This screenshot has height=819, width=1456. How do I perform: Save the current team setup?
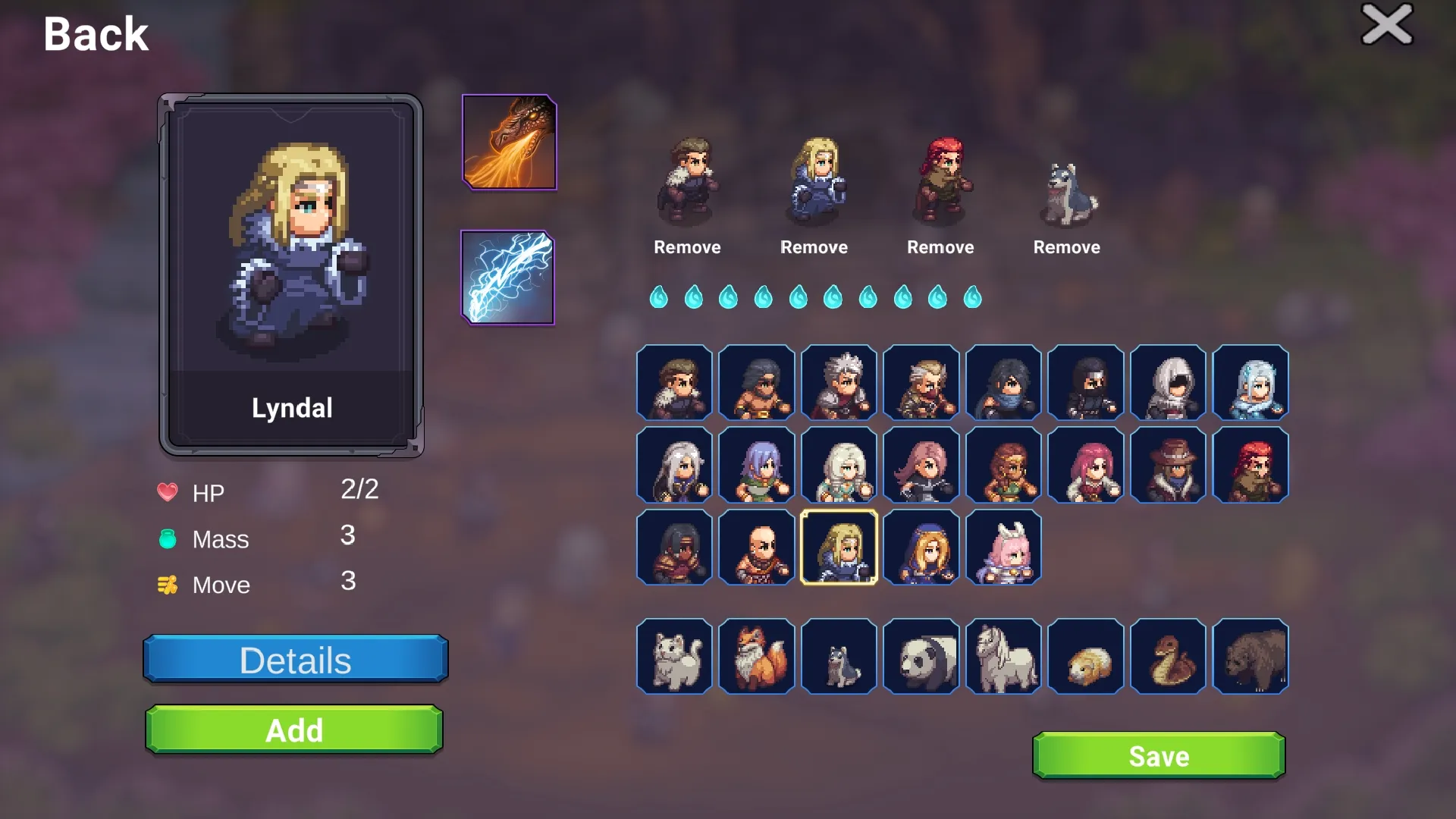tap(1158, 756)
